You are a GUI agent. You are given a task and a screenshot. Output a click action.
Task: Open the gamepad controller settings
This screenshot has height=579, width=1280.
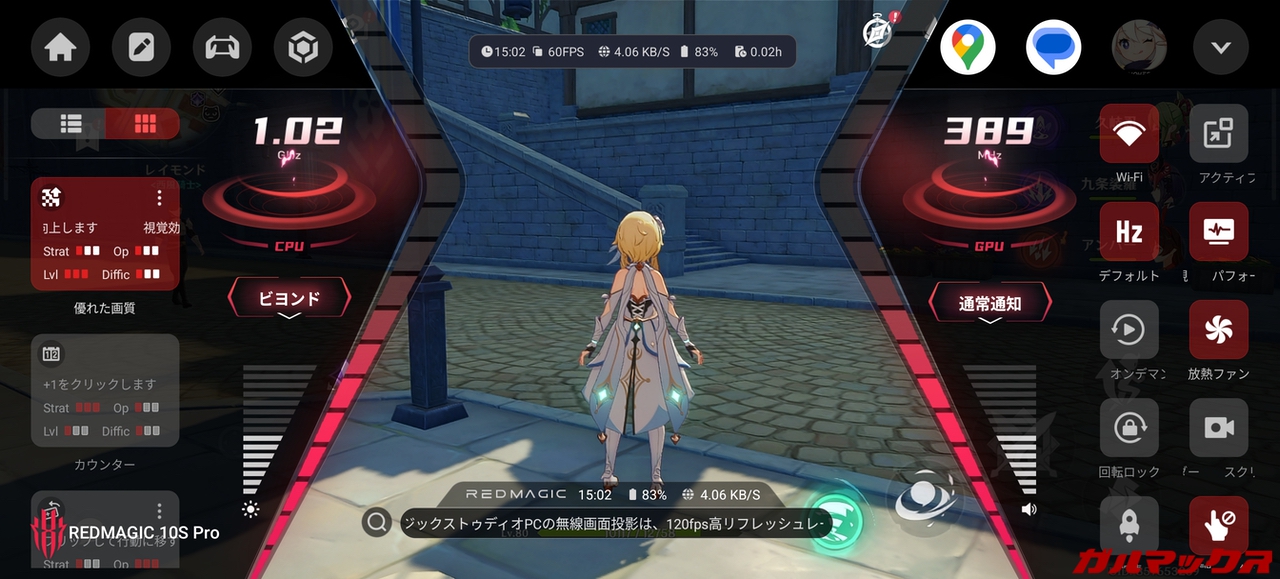[x=222, y=47]
